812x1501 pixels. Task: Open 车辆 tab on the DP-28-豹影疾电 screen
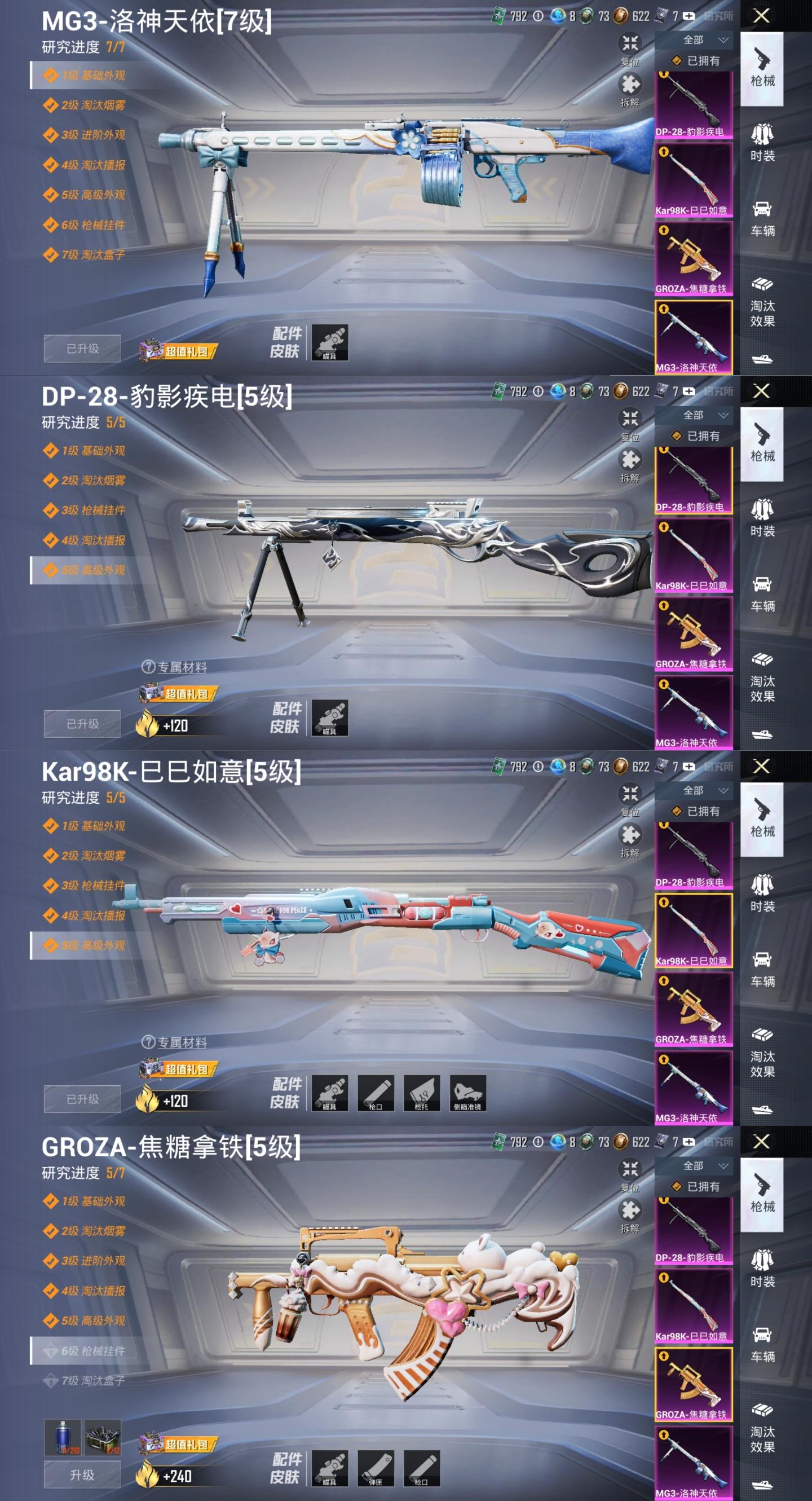tap(762, 593)
